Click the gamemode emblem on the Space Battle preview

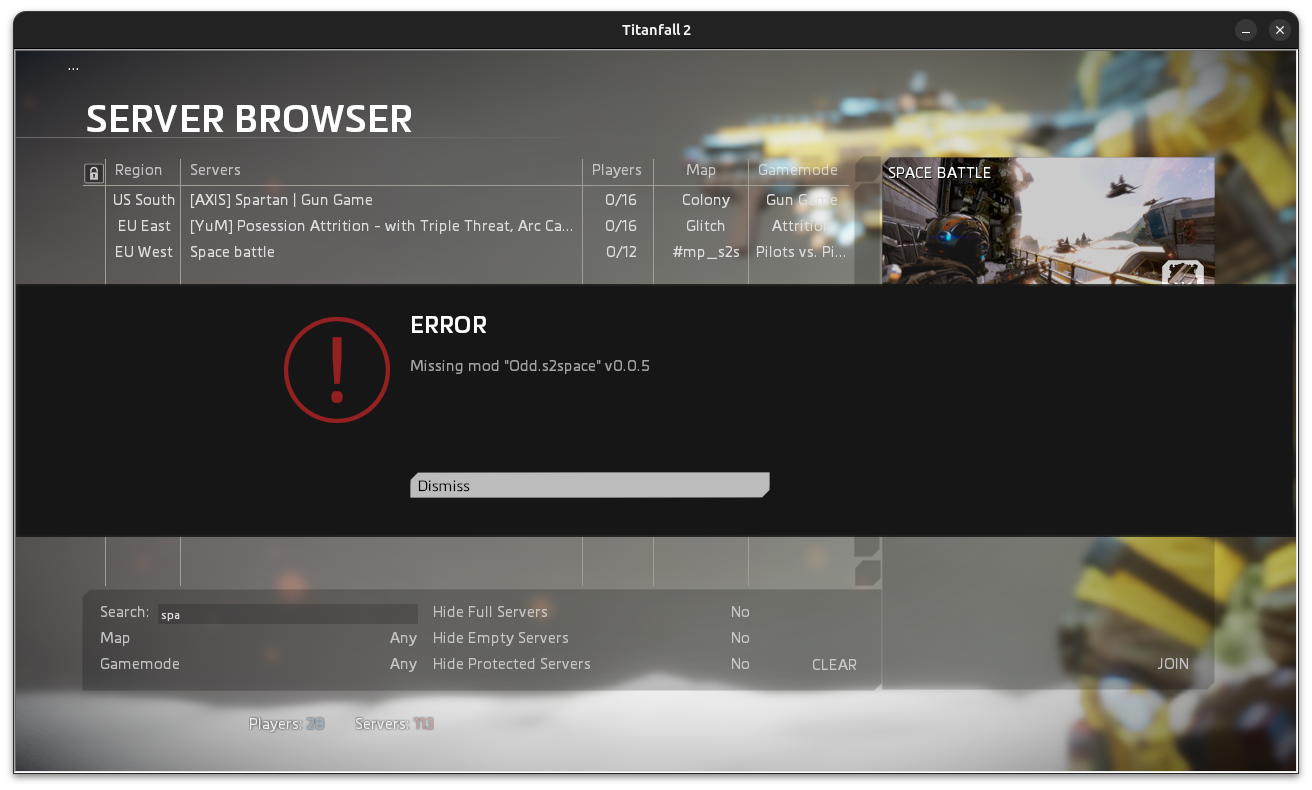[x=1184, y=272]
